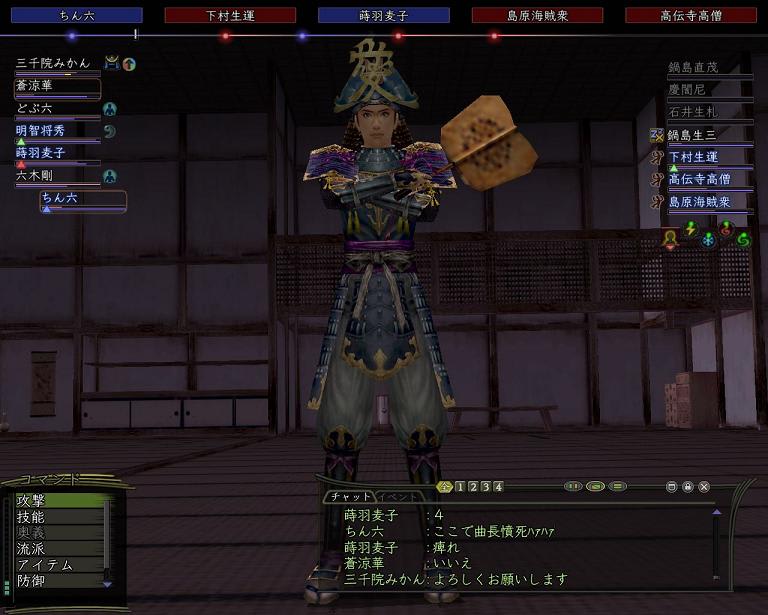Switch to the チャット chat tab

point(350,497)
